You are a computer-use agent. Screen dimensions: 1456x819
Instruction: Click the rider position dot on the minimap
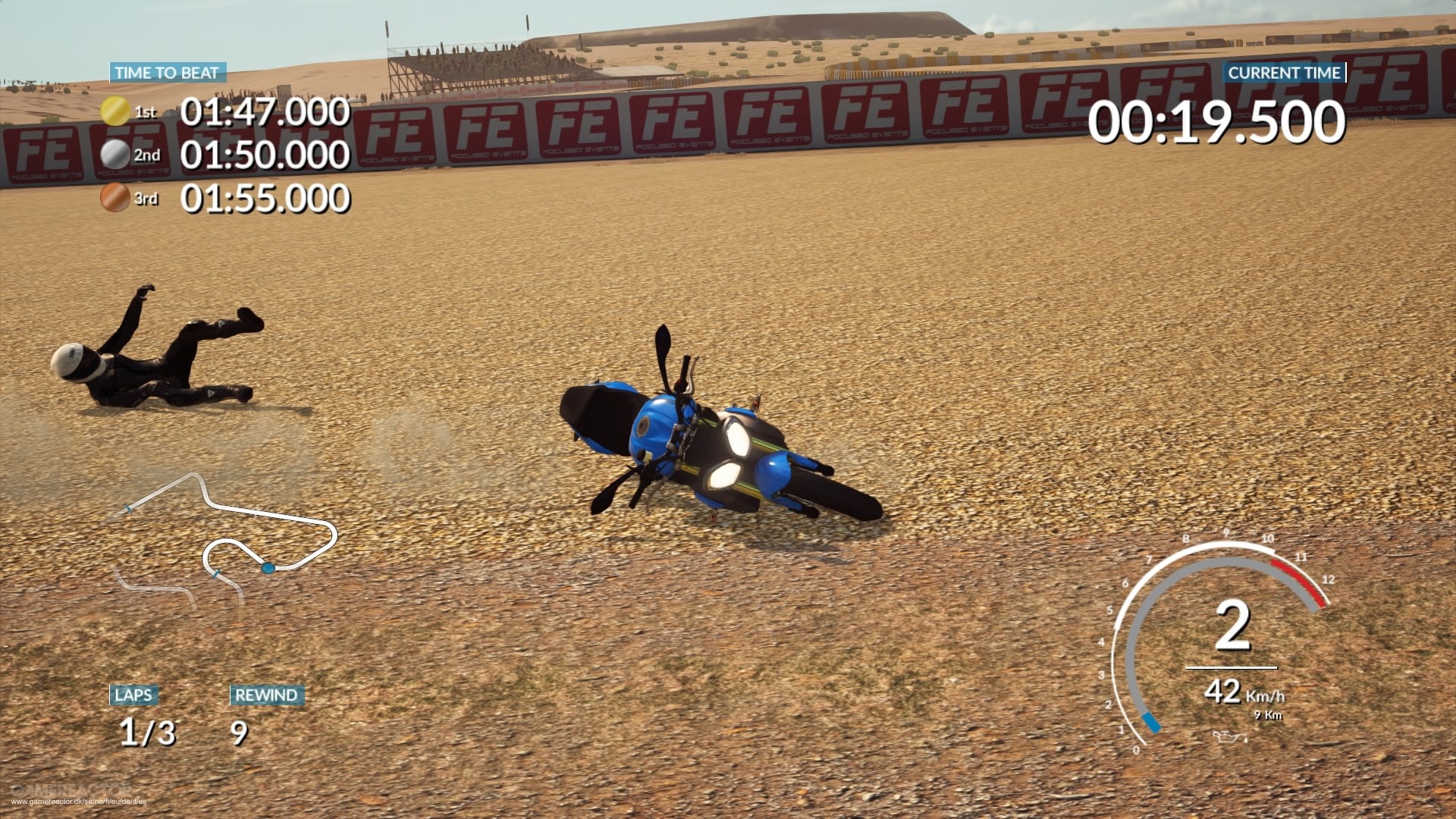tap(268, 568)
